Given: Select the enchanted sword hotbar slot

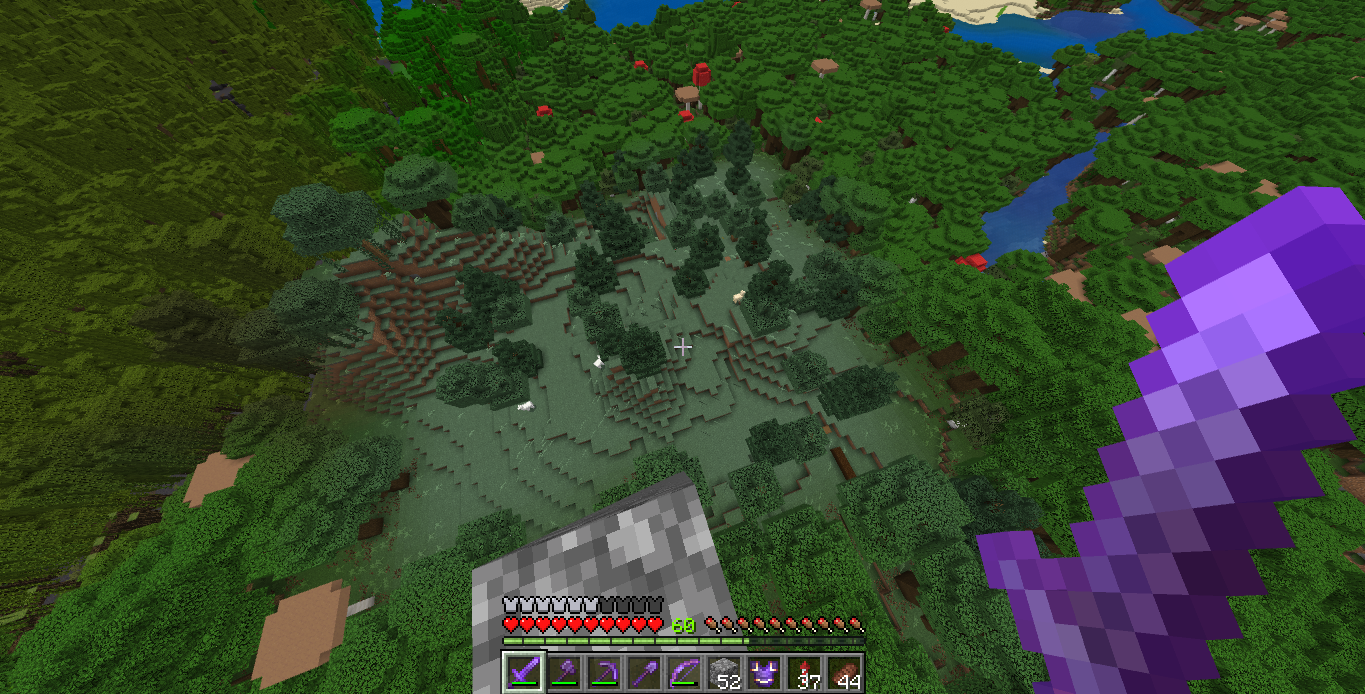Looking at the screenshot, I should click(523, 672).
